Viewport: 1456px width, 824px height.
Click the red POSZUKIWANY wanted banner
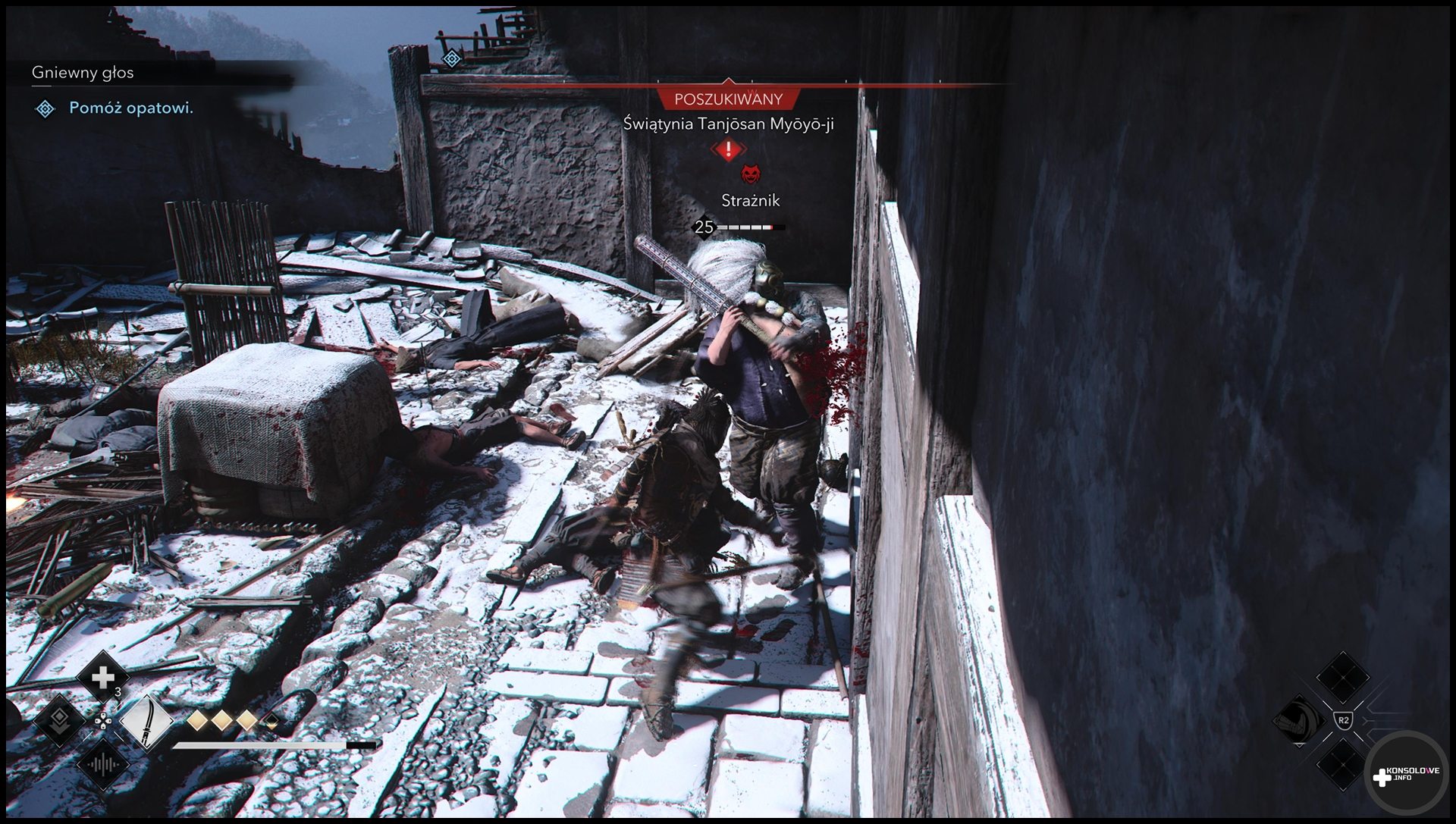(728, 99)
